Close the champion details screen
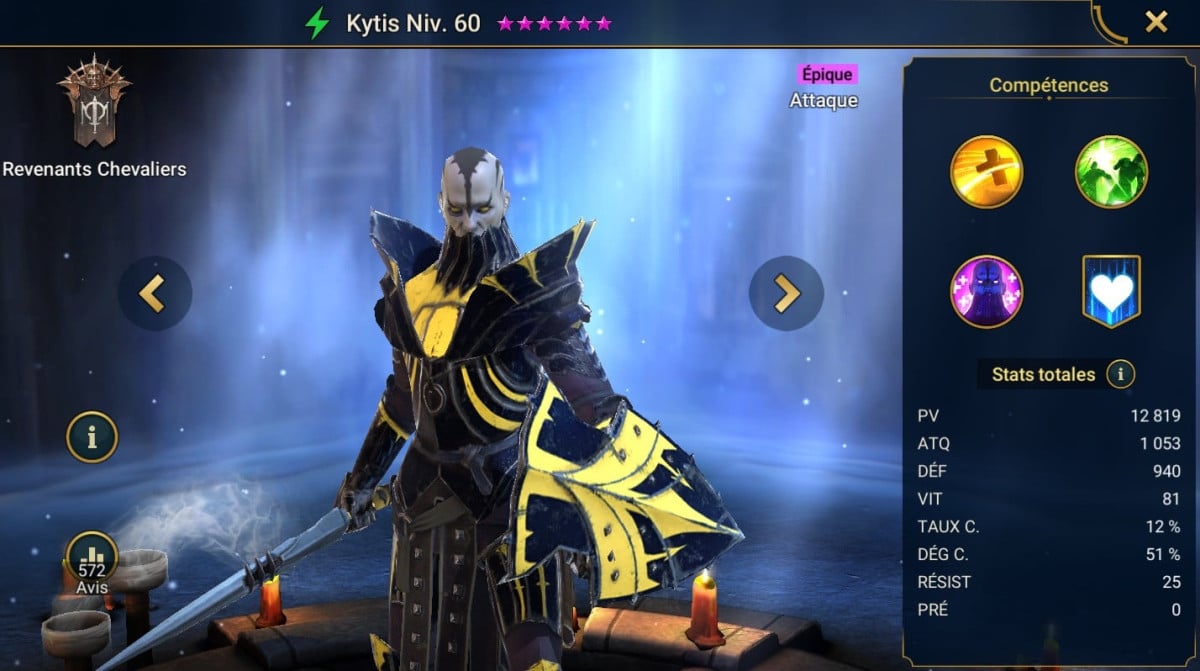 [x=1156, y=22]
